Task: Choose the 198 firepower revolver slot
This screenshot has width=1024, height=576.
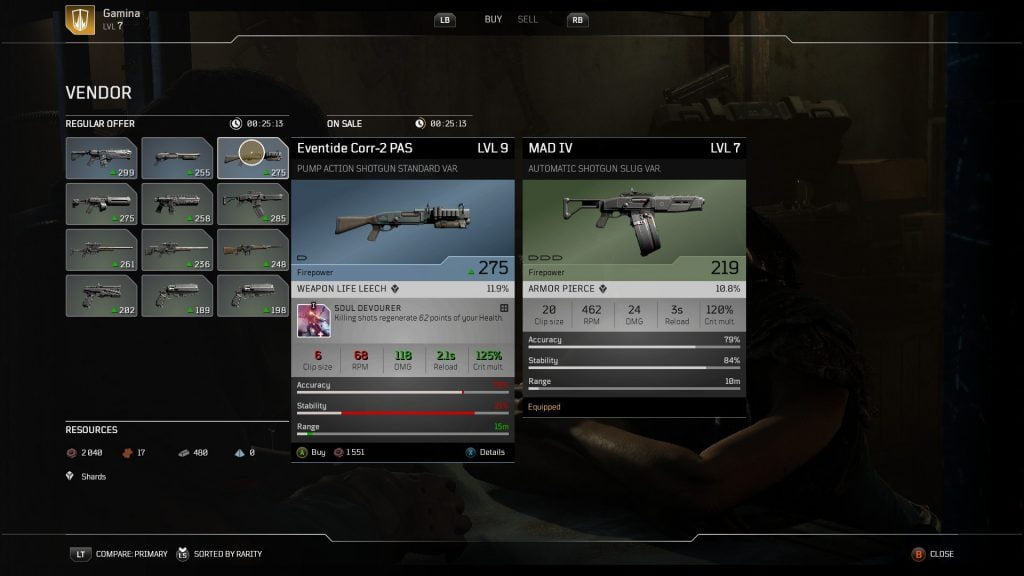Action: (253, 295)
